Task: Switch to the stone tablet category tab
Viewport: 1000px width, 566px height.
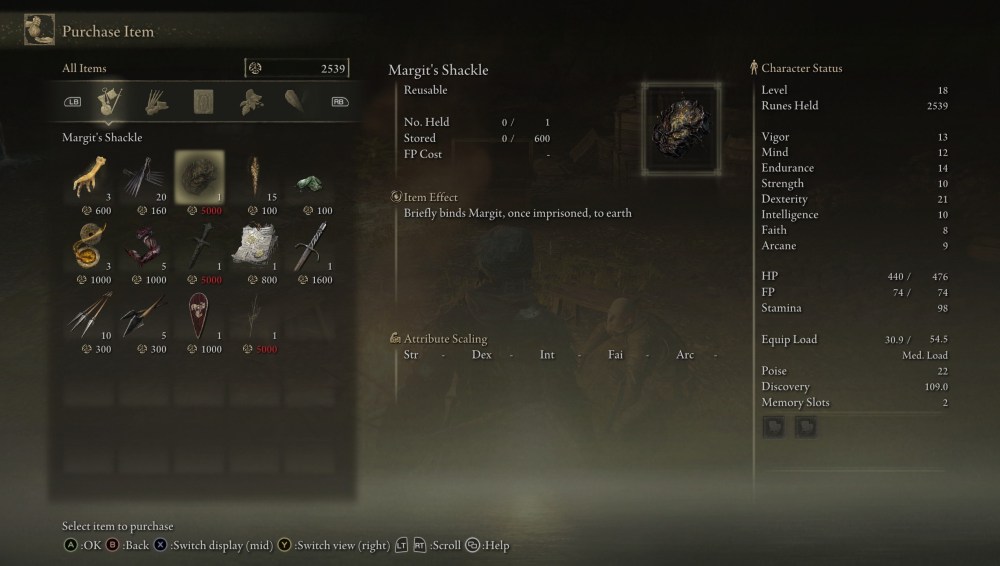Action: (x=204, y=101)
